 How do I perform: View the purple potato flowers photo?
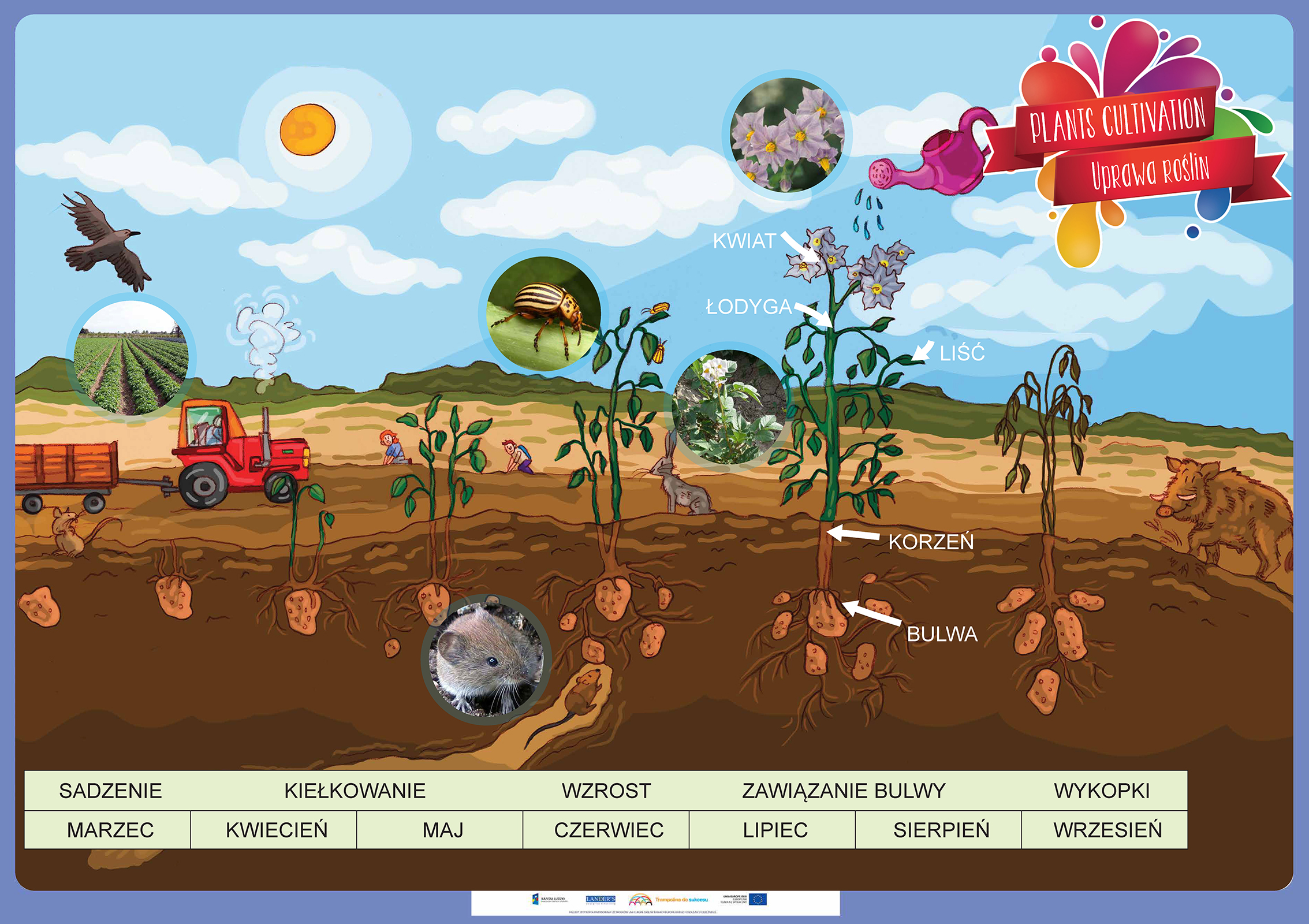[786, 136]
